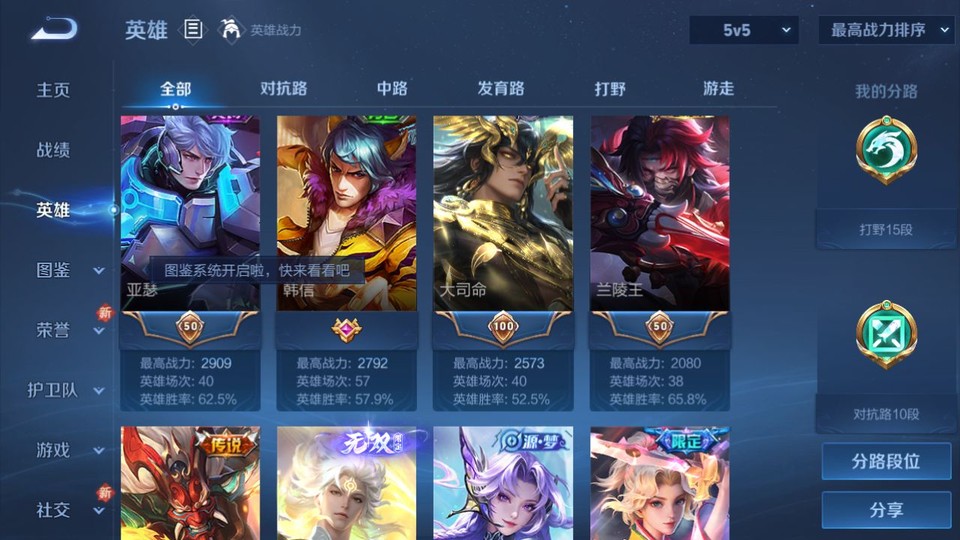Switch to the 打野 jungle tab

click(610, 89)
